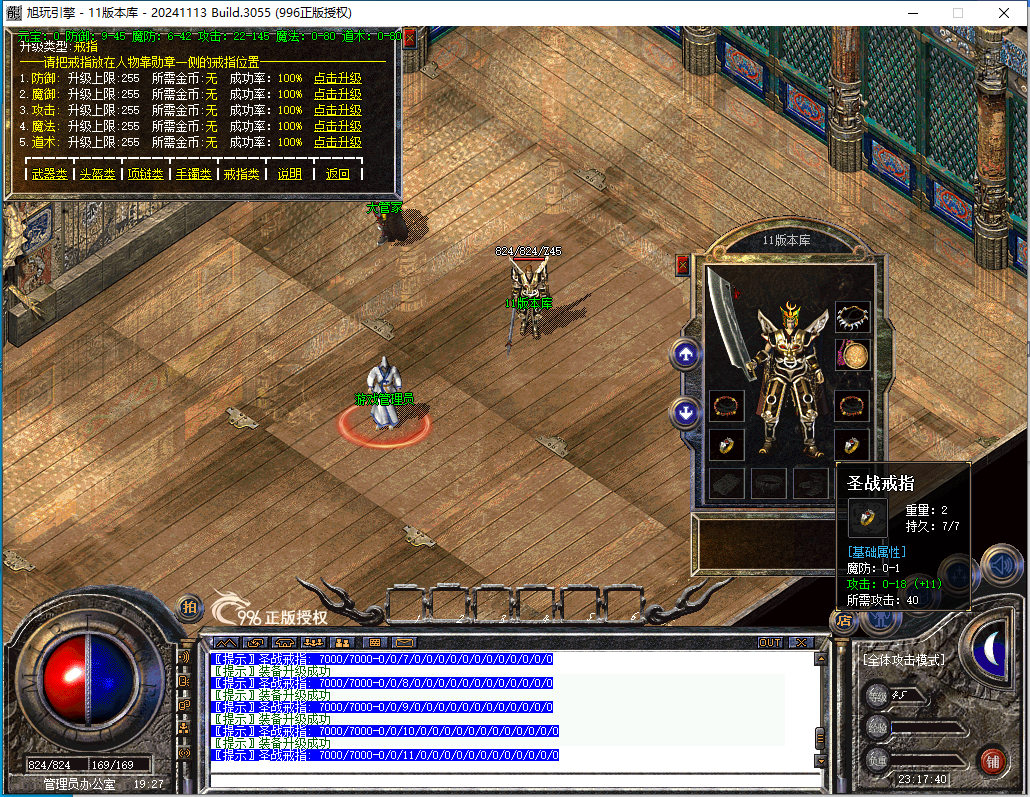Click the equipment panel's up arrow

(x=686, y=353)
